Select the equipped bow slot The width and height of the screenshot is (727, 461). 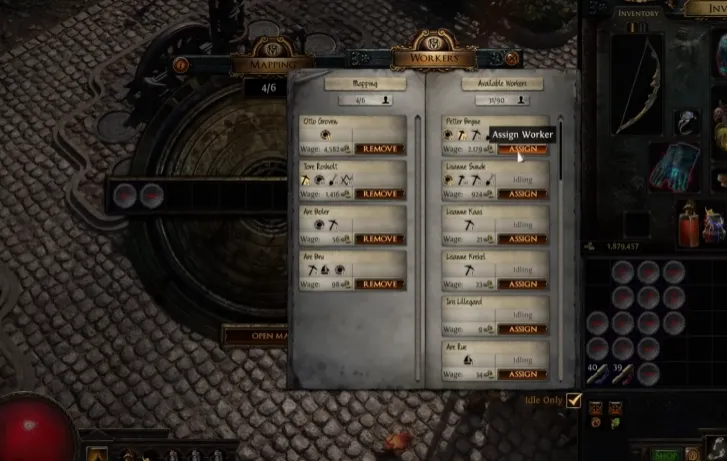pyautogui.click(x=638, y=85)
